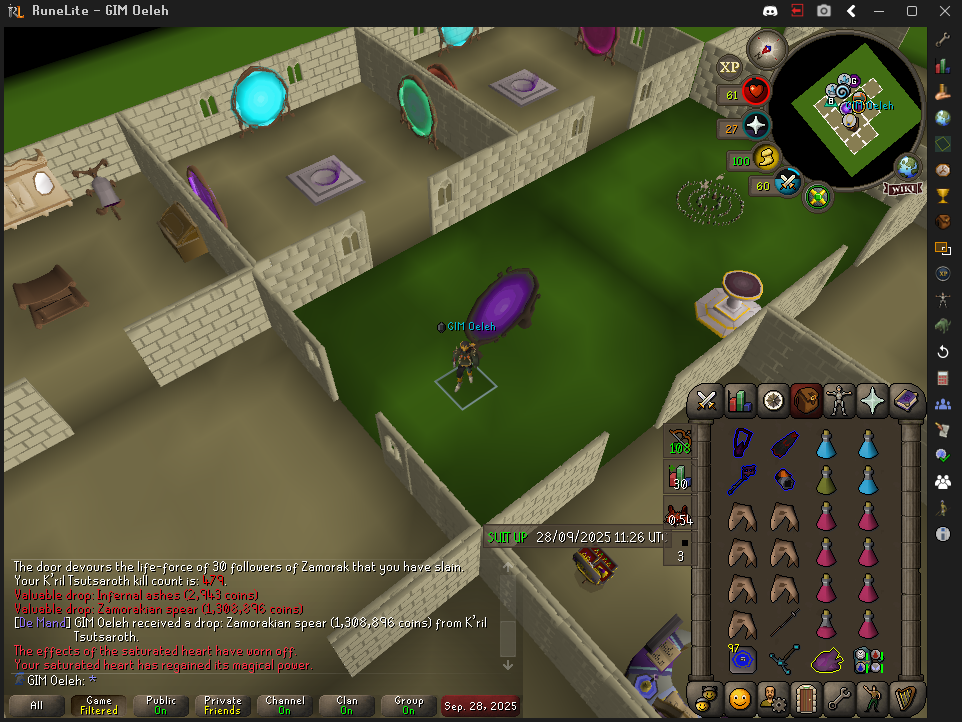Viewport: 962px width, 722px height.
Task: Open the Magic spellbook tab
Action: click(906, 401)
